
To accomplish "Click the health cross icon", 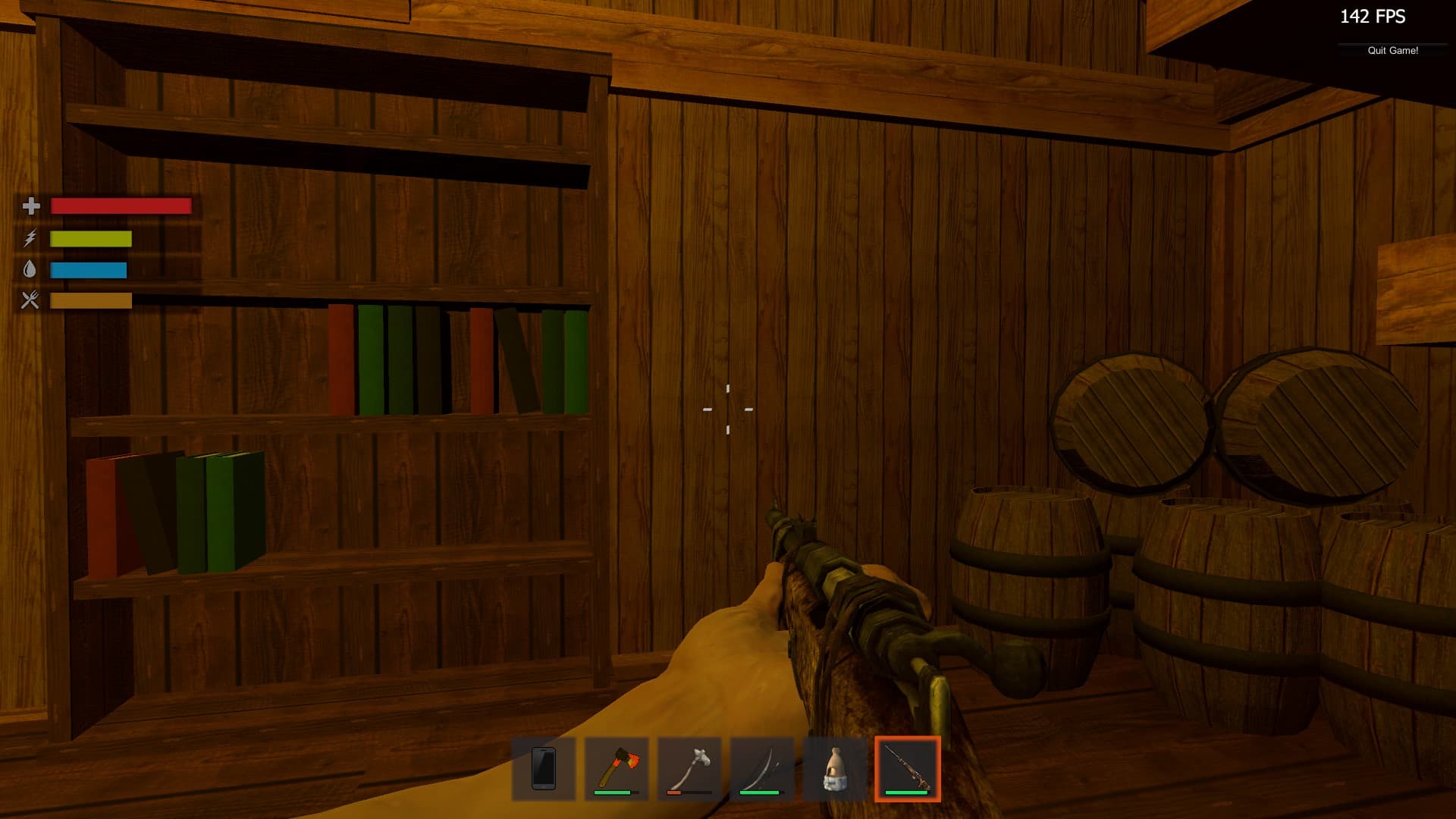I will (x=30, y=206).
